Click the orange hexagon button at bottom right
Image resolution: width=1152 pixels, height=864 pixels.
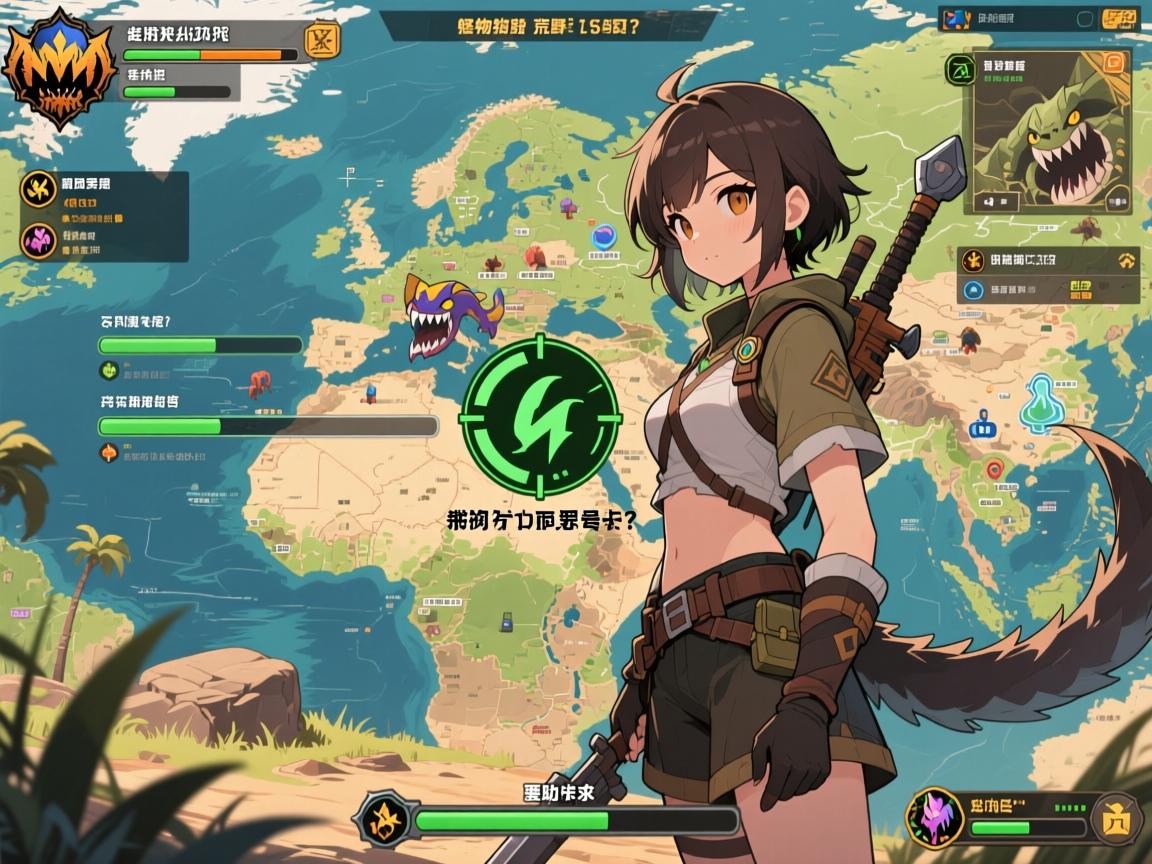click(x=1116, y=819)
